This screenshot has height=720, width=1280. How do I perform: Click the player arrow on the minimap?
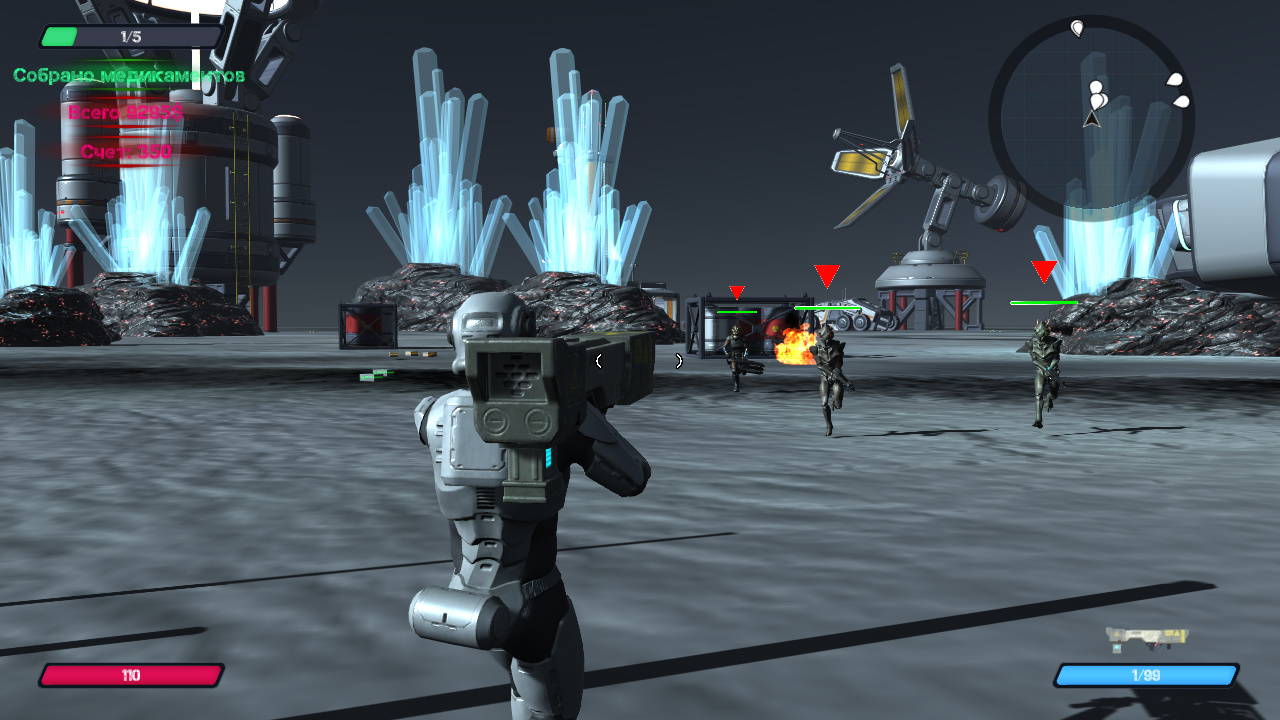(1090, 120)
